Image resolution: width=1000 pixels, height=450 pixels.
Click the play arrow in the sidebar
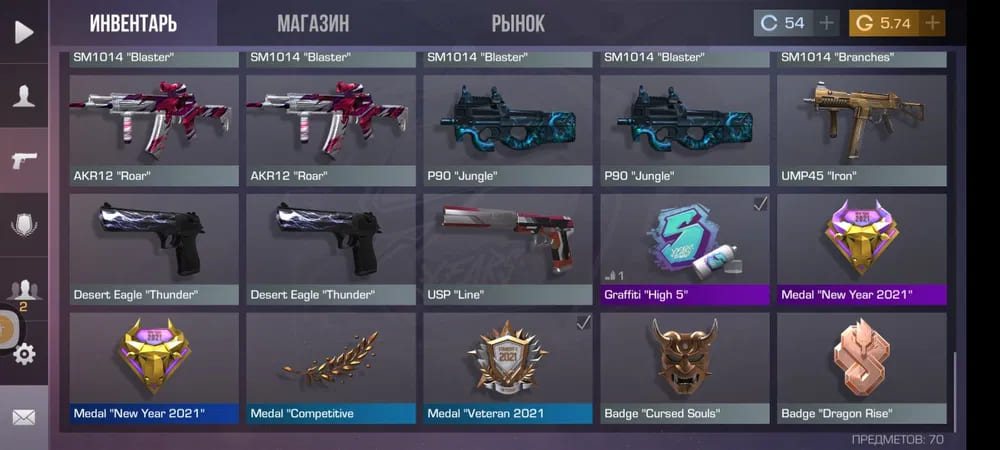23,31
